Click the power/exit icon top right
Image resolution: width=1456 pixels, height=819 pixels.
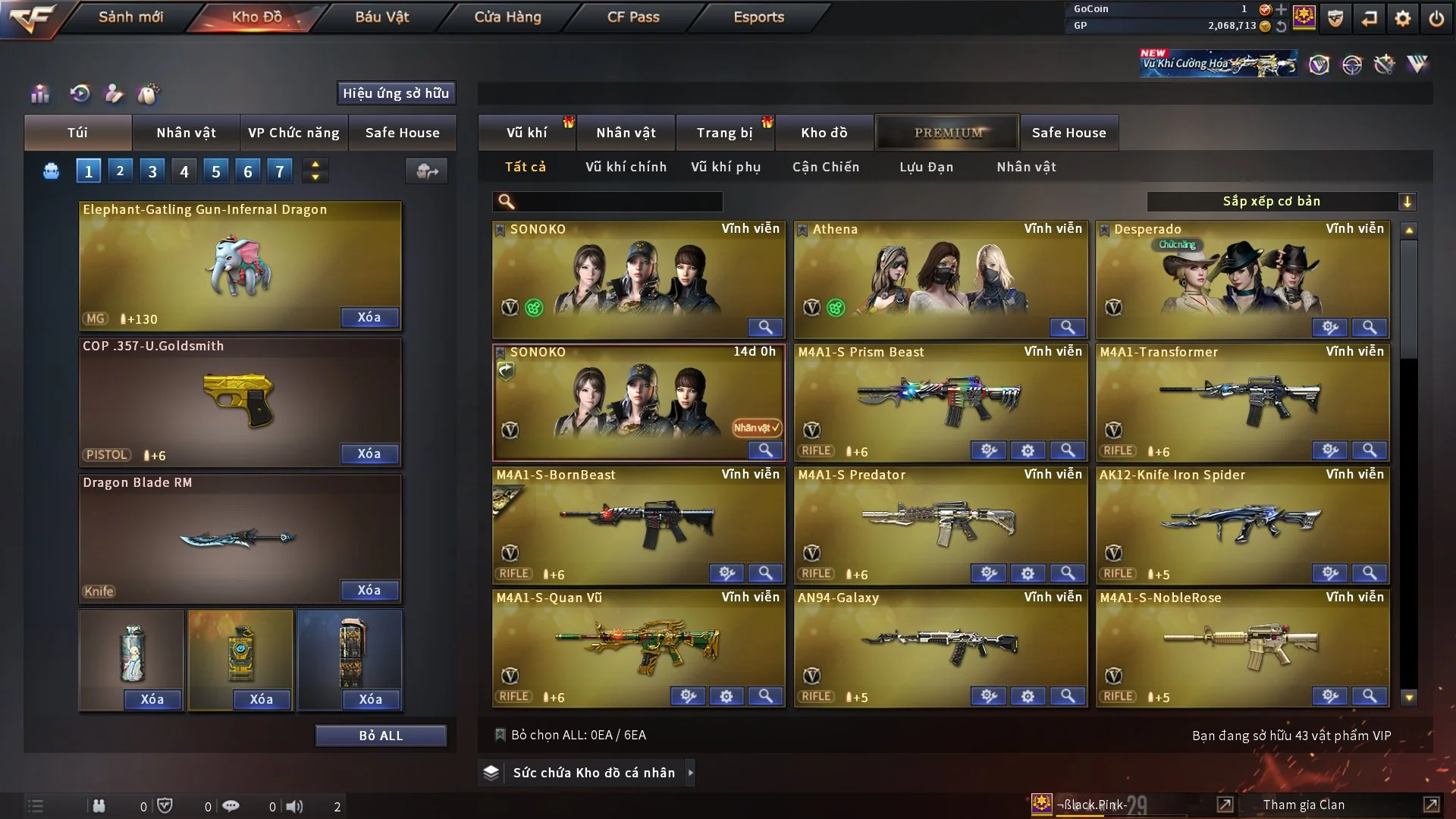coord(1437,17)
